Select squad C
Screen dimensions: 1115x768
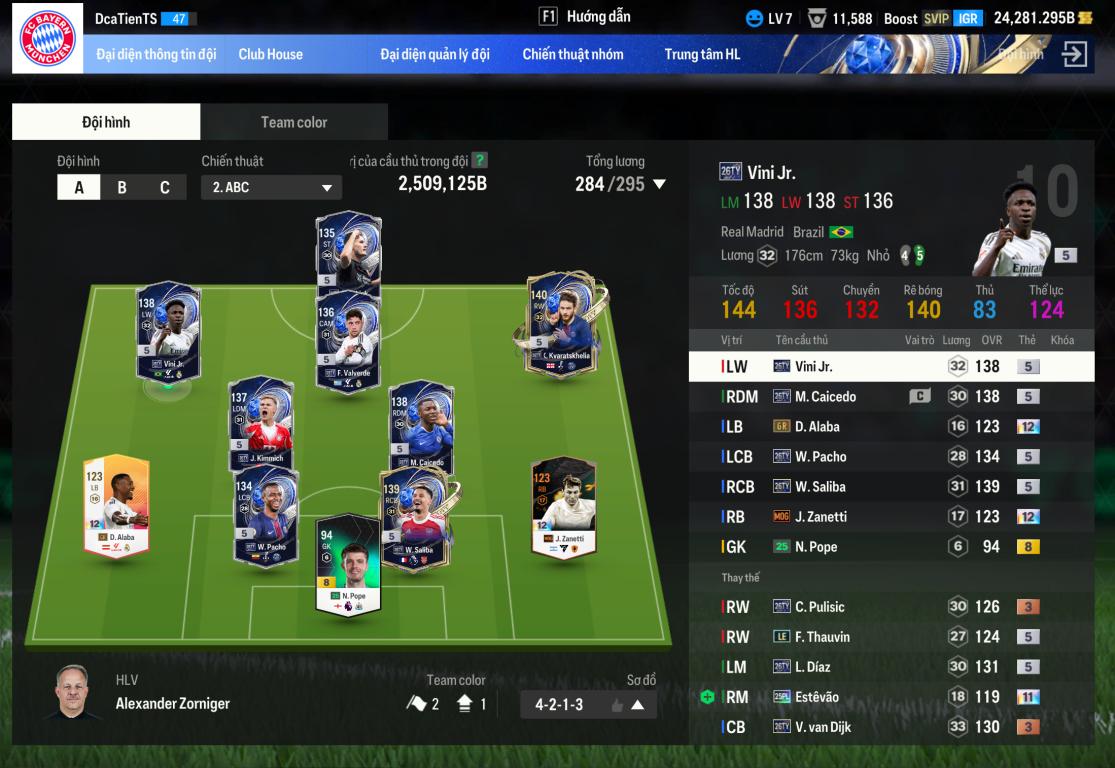[x=165, y=187]
